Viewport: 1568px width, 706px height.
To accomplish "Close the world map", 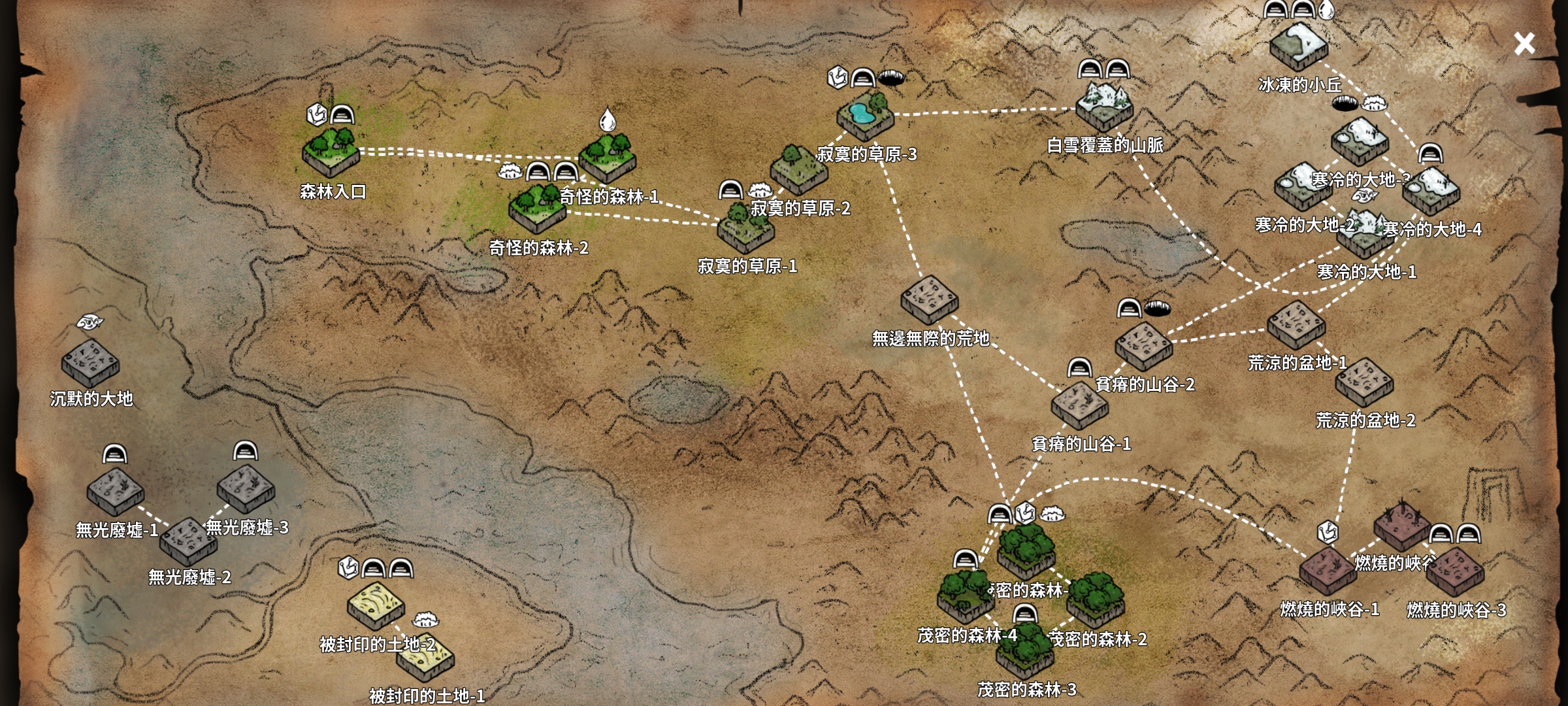I will tap(1524, 44).
